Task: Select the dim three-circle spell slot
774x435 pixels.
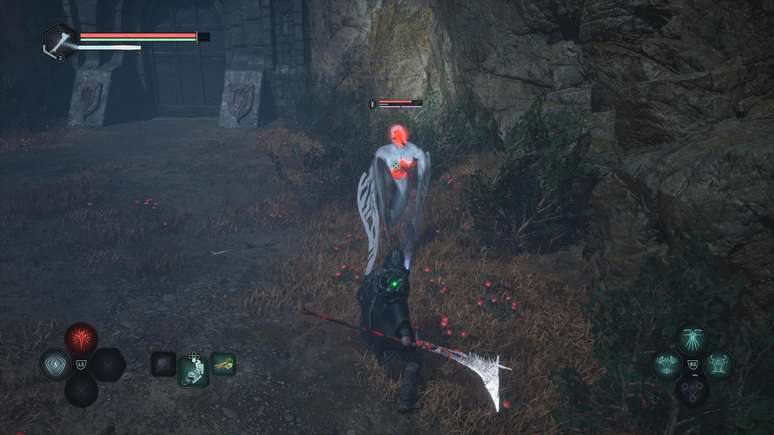Action: (691, 389)
